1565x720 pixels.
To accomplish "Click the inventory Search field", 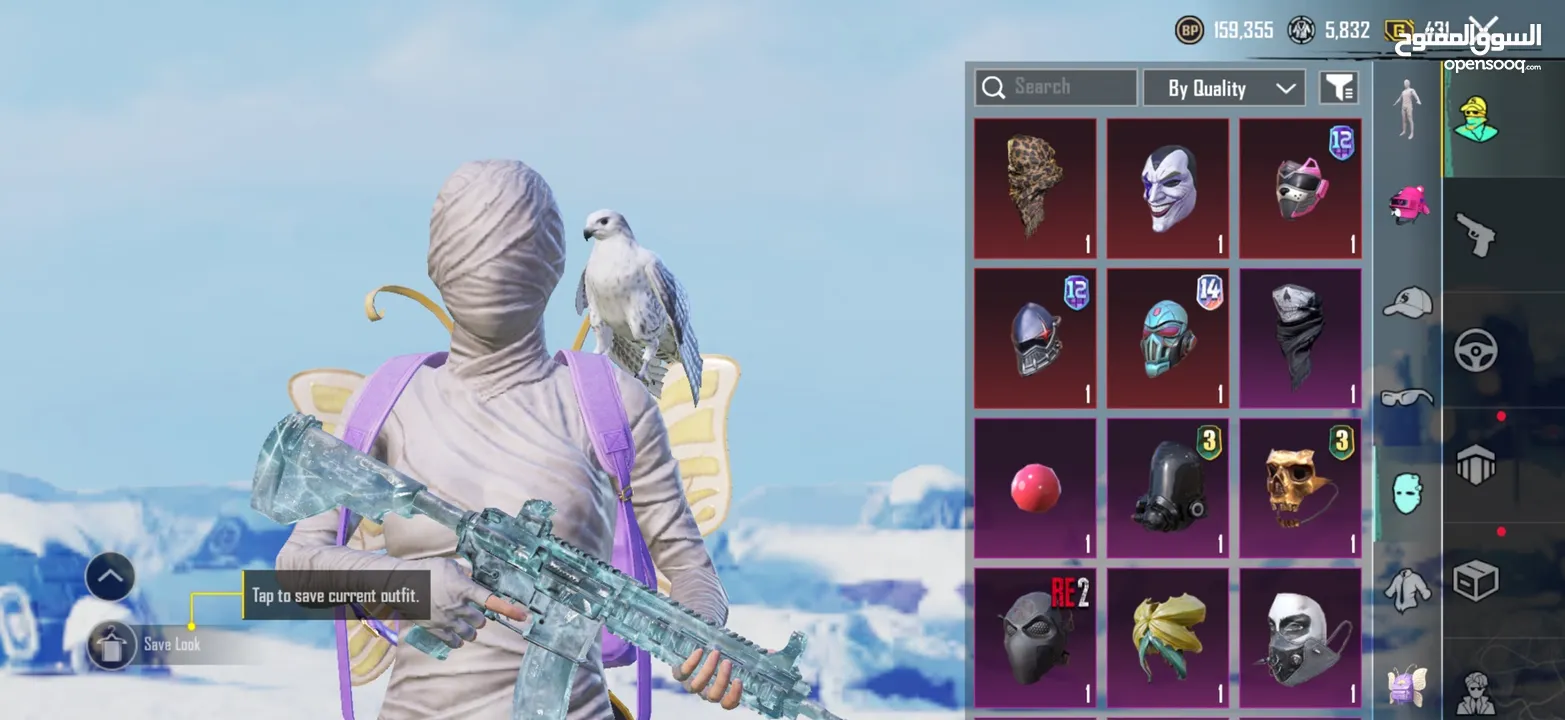I will tap(1056, 87).
